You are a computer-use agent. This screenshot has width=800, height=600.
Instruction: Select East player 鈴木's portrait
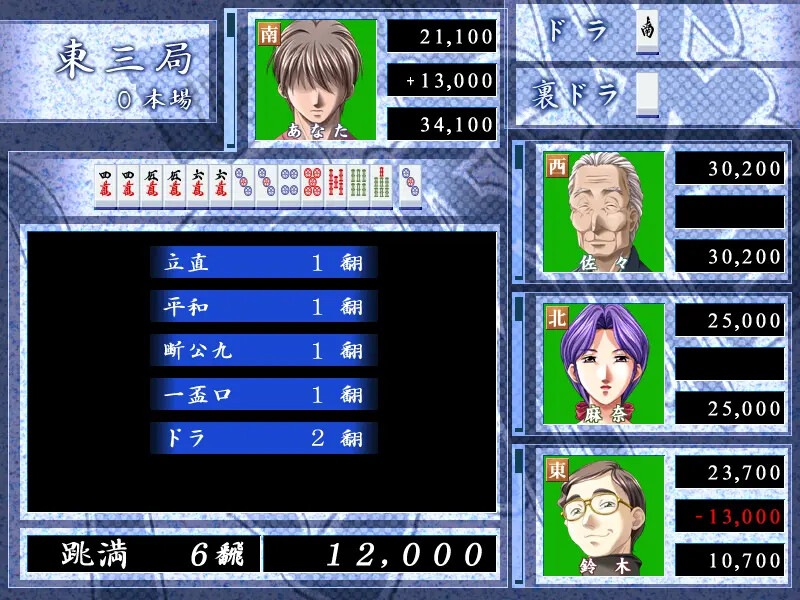[604, 516]
